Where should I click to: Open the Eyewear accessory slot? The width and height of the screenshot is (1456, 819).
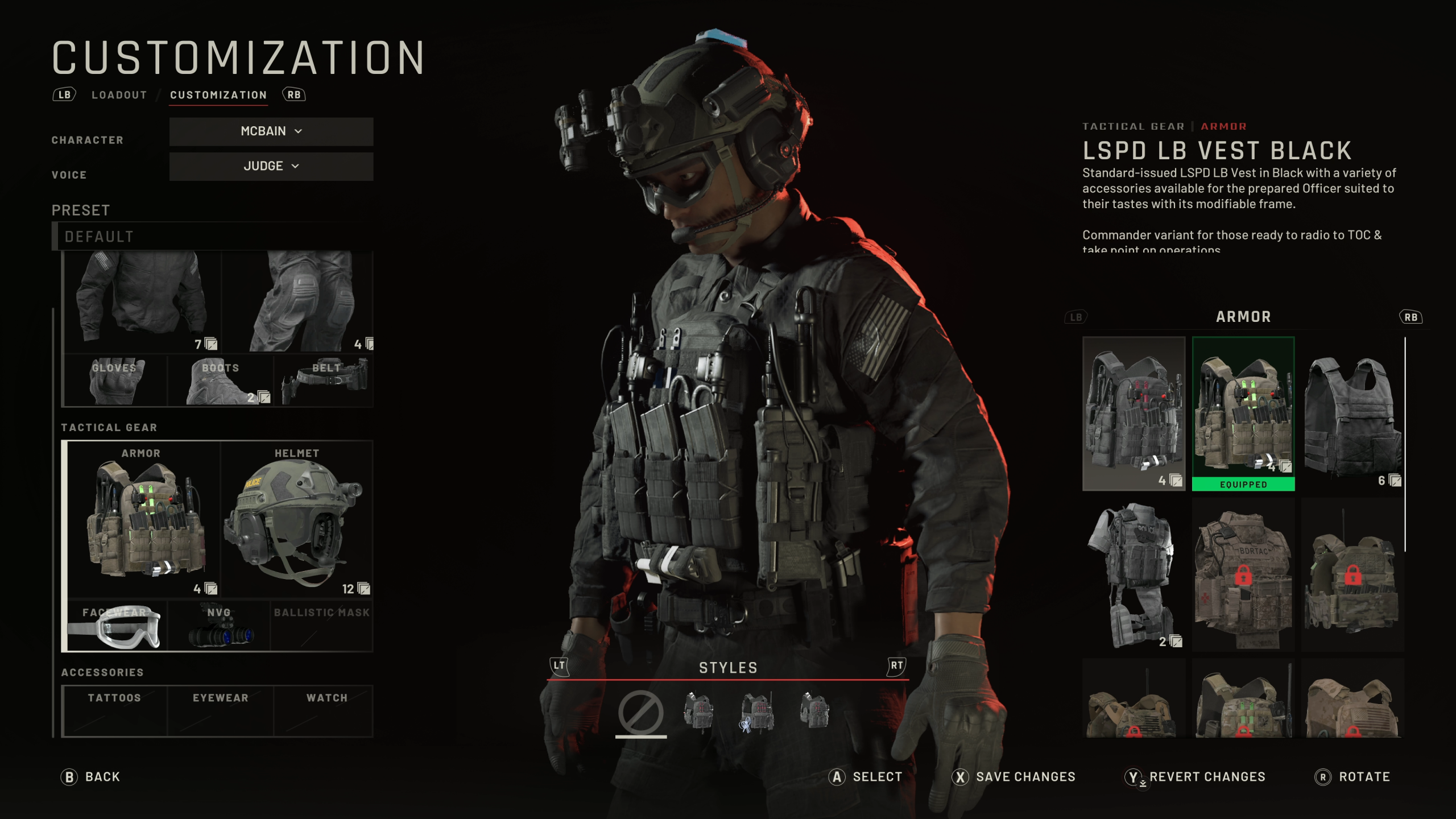tap(221, 710)
